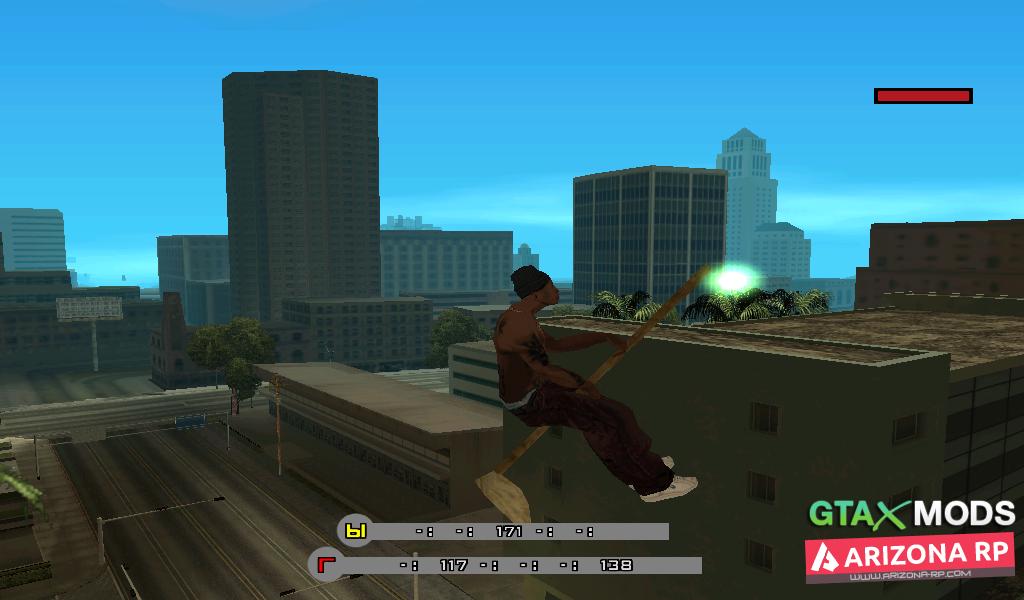The width and height of the screenshot is (1024, 600).
Task: Click the red Г icon on the lower bar
Action: 325,565
